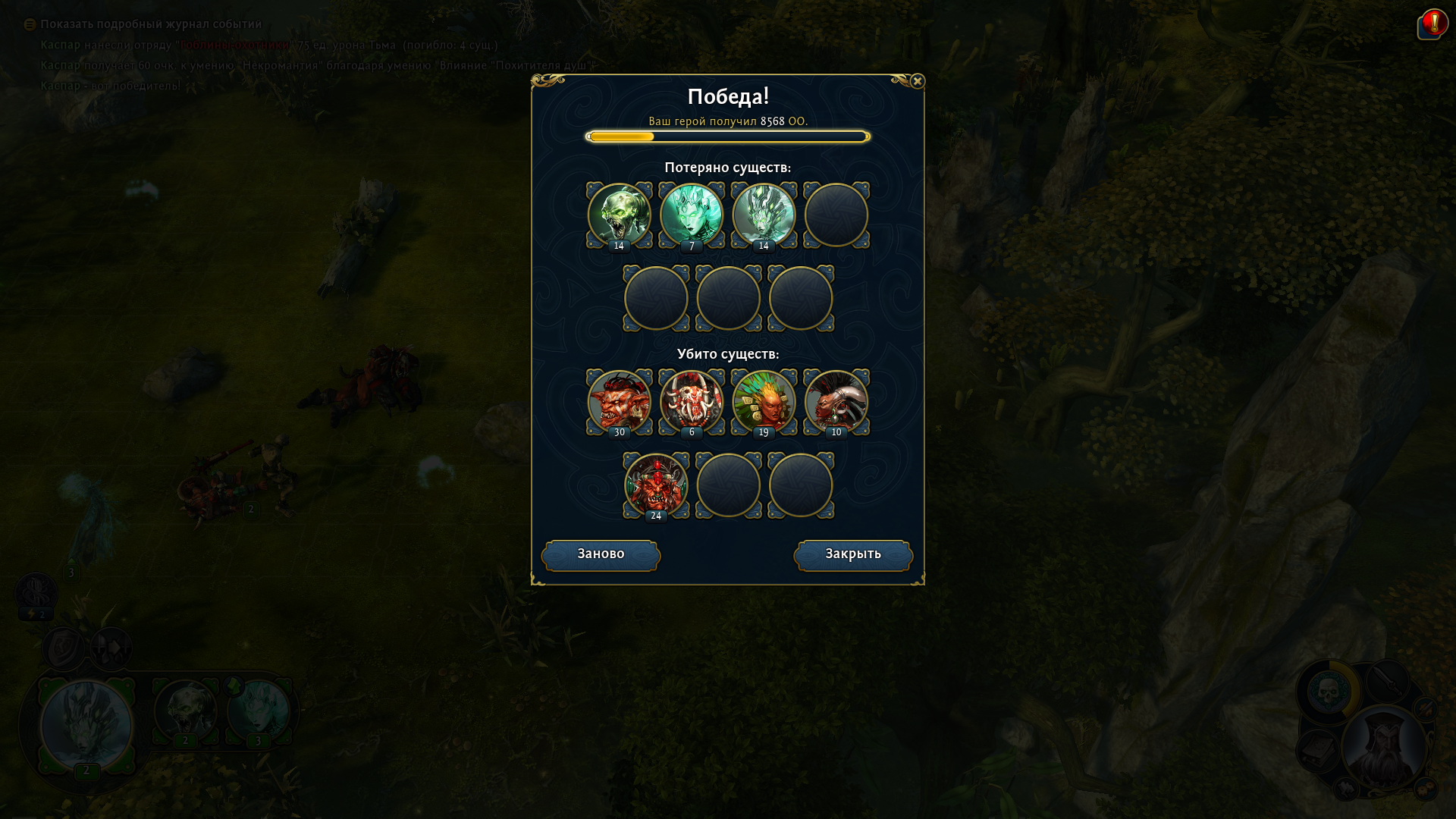
Task: Inspect the killed red horned creature with 24
Action: coord(656,485)
